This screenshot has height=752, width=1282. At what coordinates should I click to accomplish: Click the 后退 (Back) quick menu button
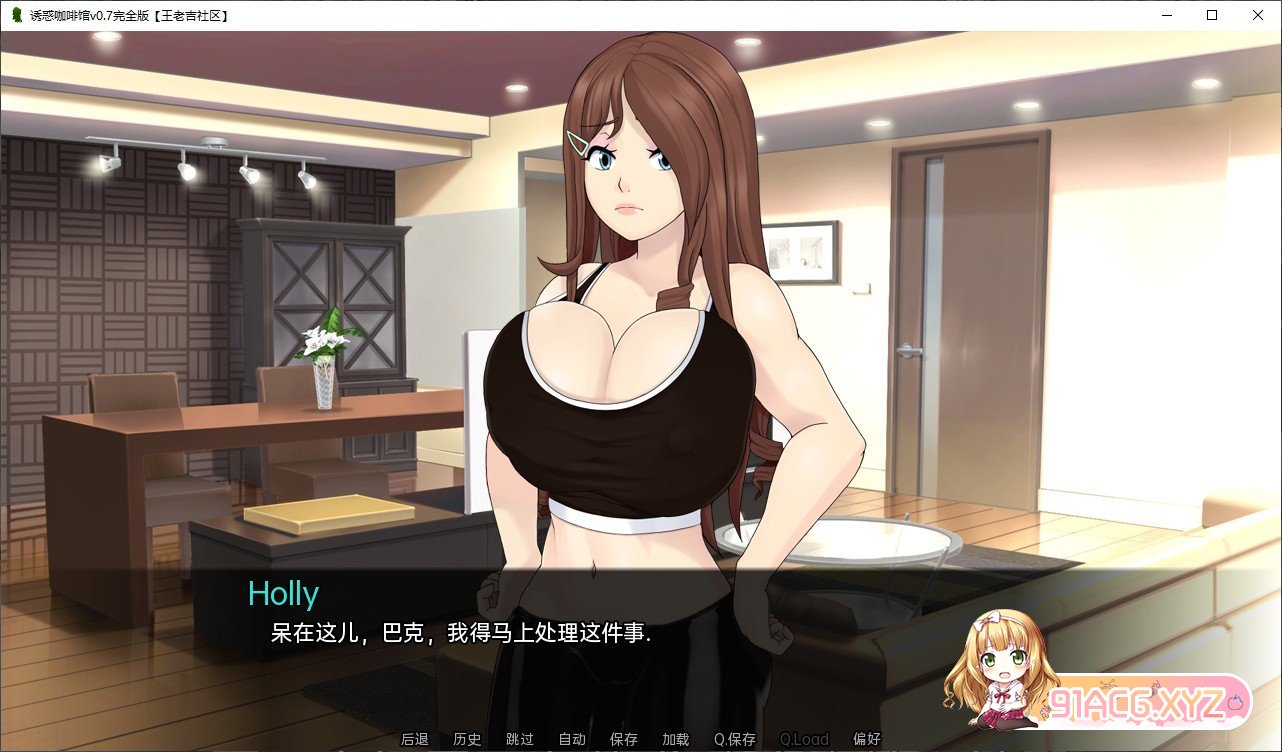coord(415,740)
